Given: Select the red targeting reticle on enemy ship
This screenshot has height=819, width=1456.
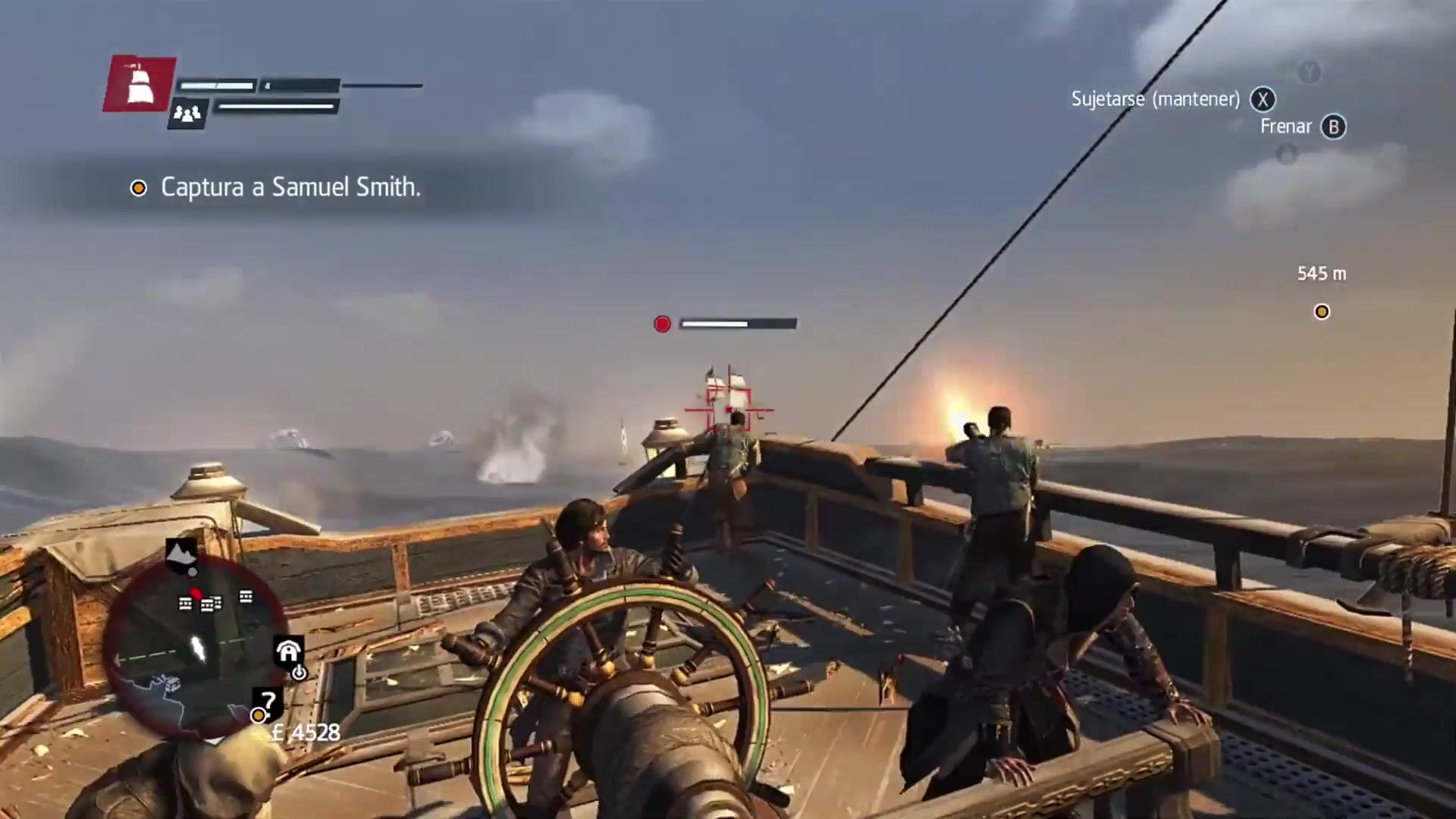Looking at the screenshot, I should point(729,410).
